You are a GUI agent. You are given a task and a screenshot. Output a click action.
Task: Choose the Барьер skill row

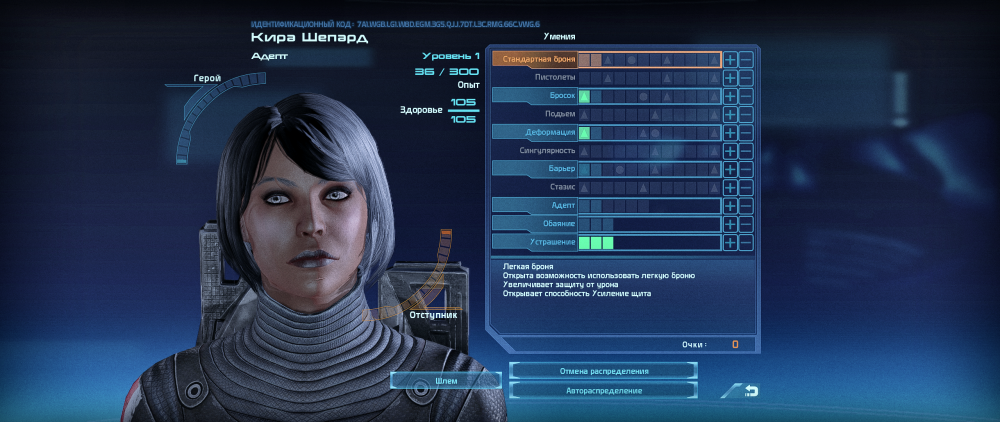click(536, 169)
